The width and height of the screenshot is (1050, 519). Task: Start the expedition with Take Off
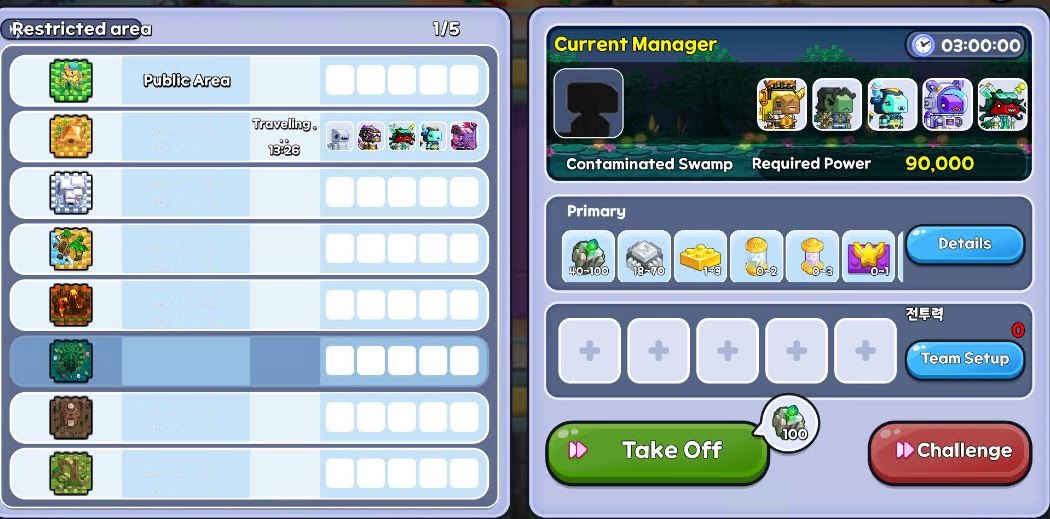click(657, 451)
